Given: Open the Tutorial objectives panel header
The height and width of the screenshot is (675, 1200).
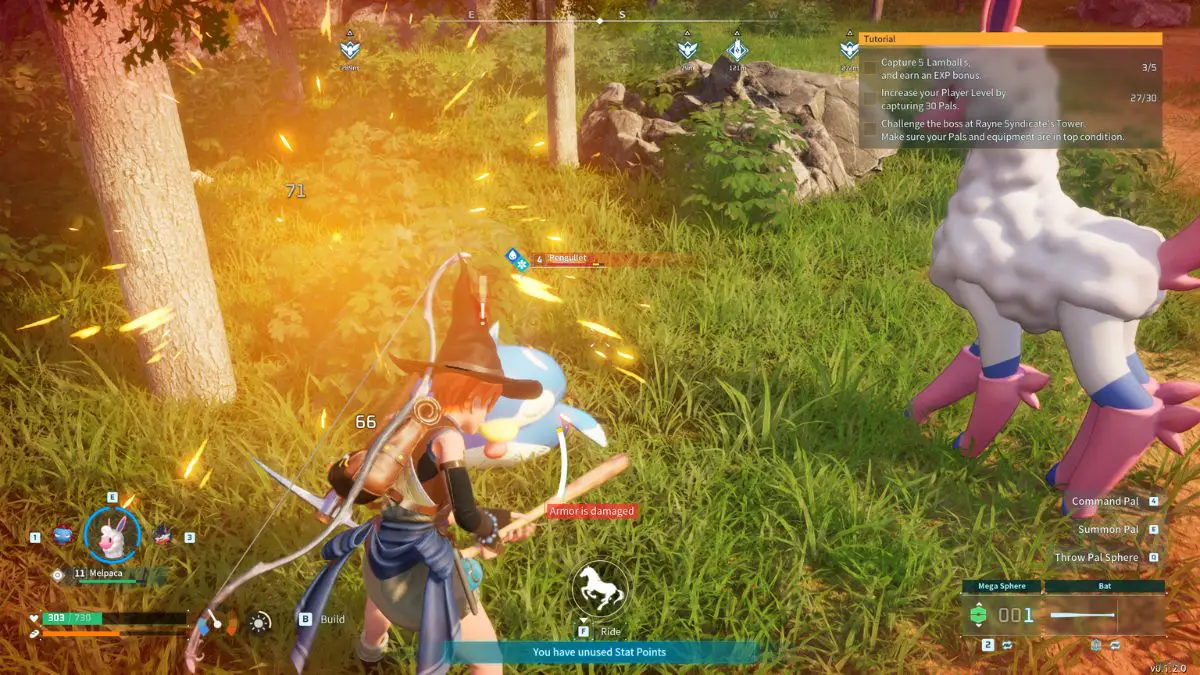Looking at the screenshot, I should pos(1011,39).
